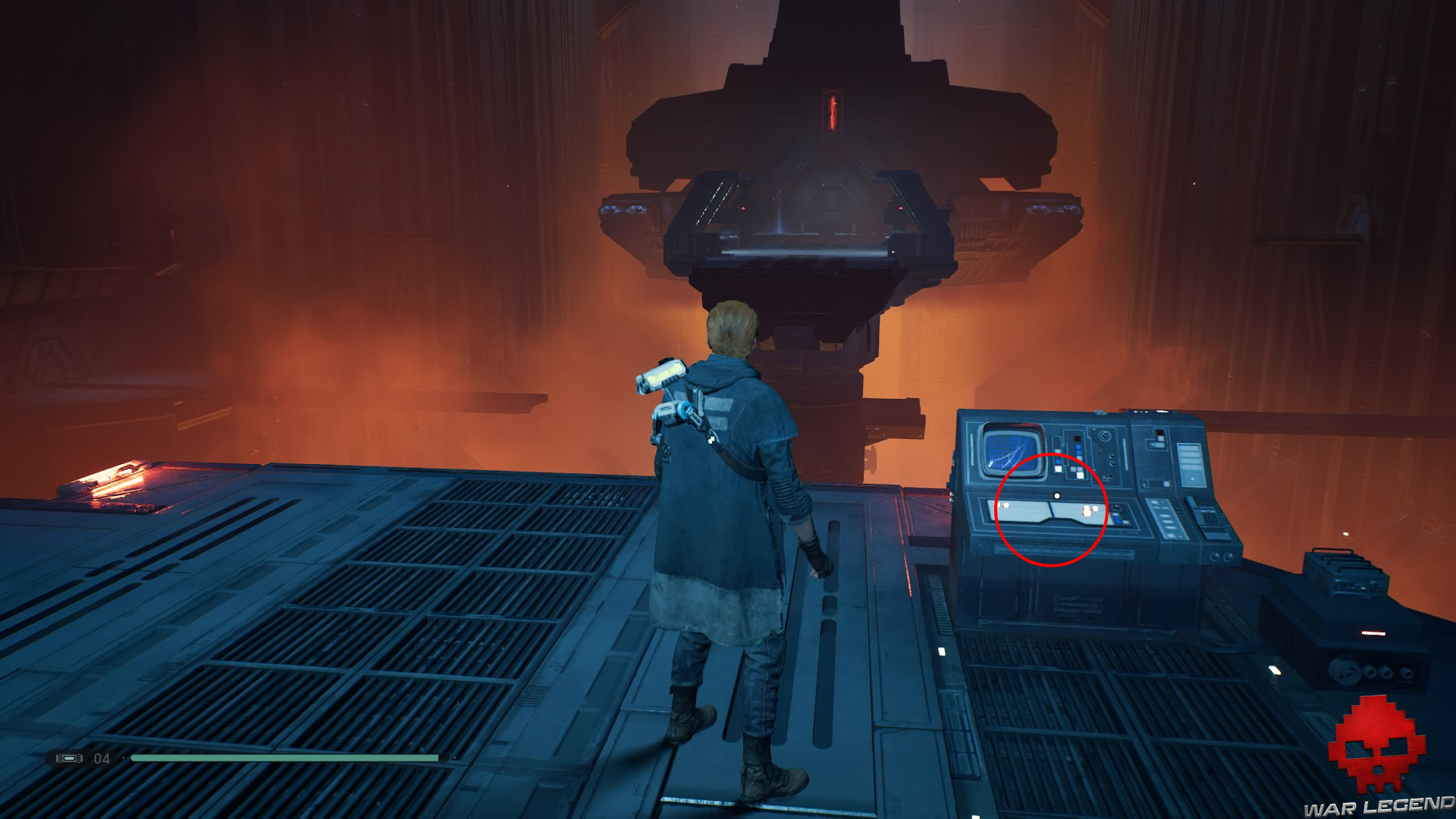This screenshot has width=1456, height=819.
Task: Select the stim count label showing 04
Action: 103,758
